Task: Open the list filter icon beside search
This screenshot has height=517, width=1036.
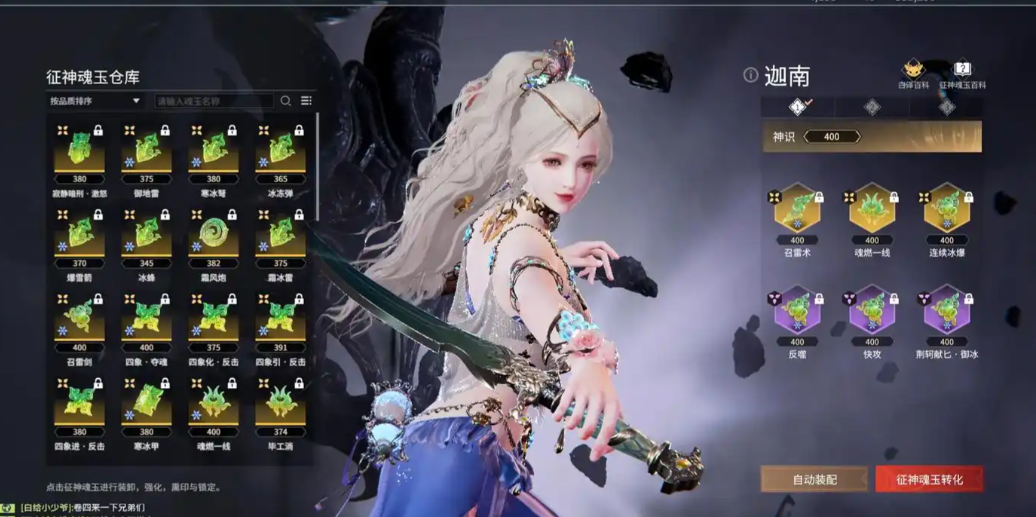Action: tap(306, 101)
